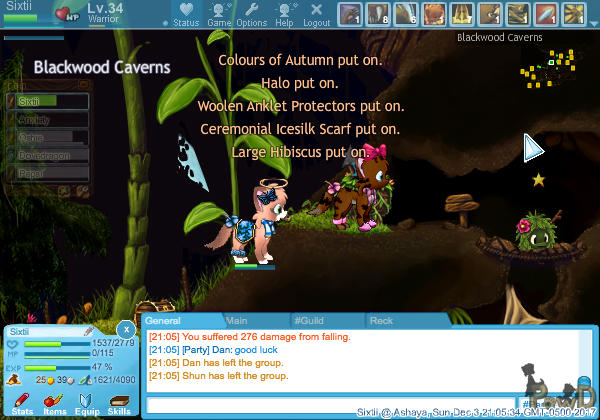600x420 pixels.
Task: Select party member Dovedragon in the party list
Action: [x=48, y=155]
